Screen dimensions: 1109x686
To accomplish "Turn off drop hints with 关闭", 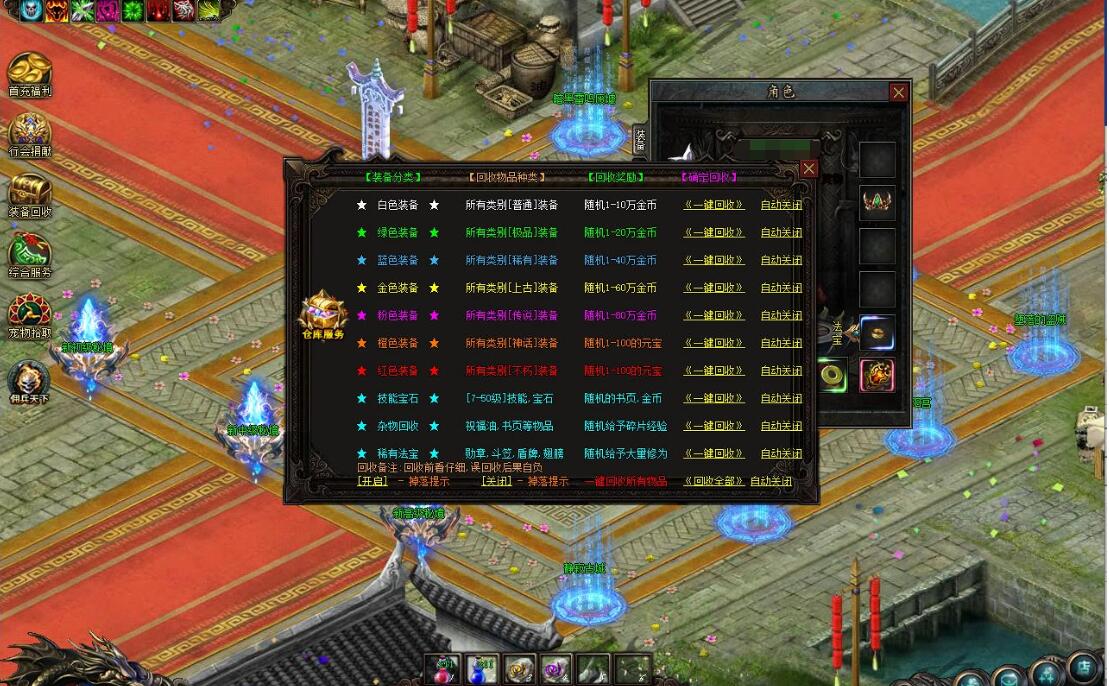I will click(496, 481).
